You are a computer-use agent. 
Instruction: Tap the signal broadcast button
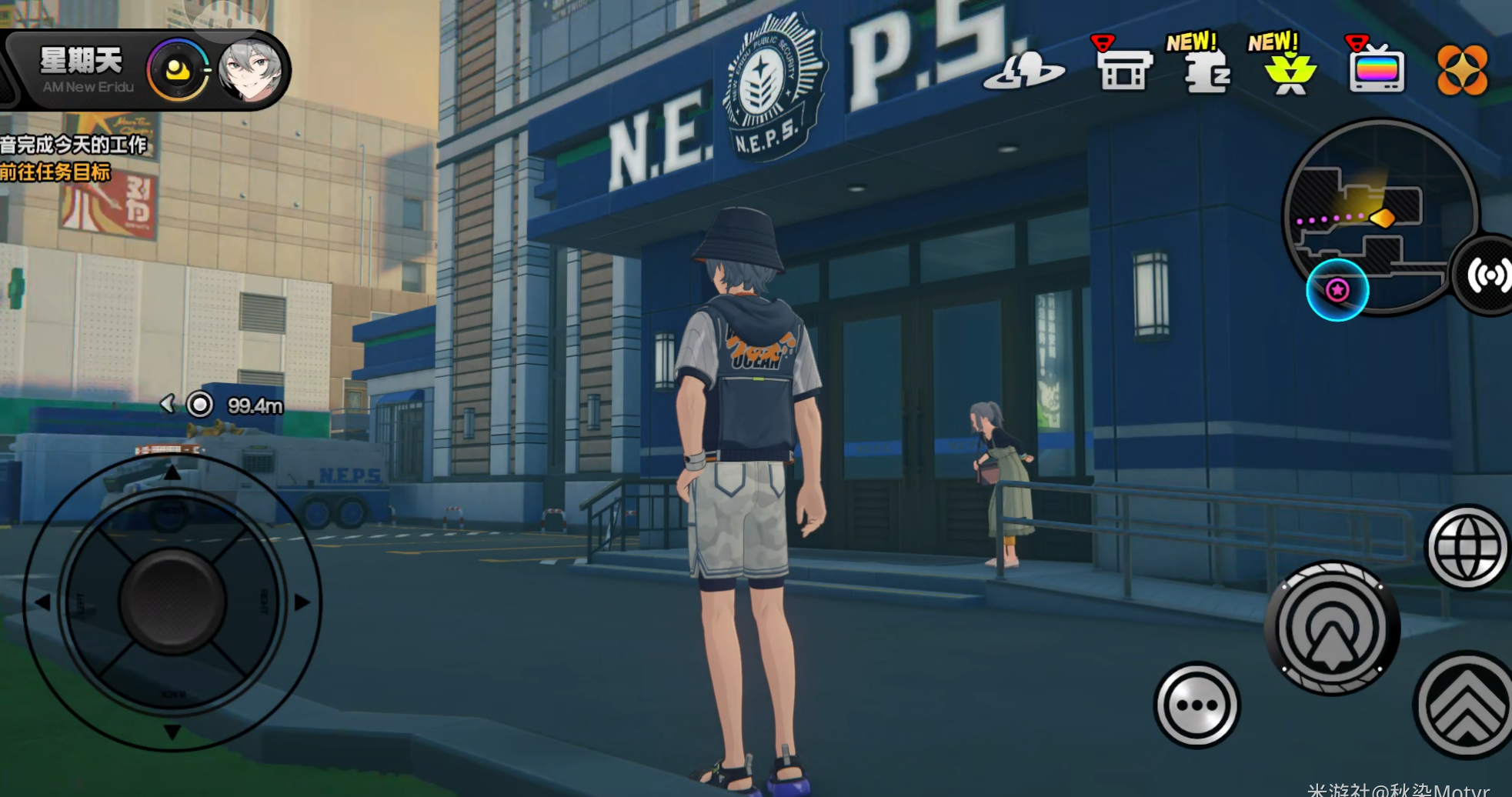click(1489, 275)
